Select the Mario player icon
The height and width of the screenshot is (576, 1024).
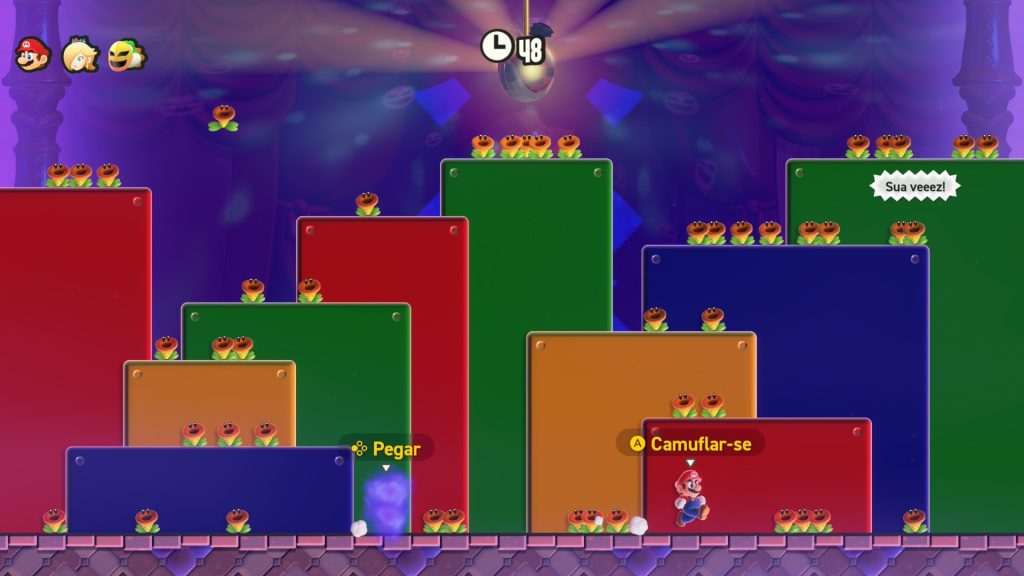[x=33, y=55]
